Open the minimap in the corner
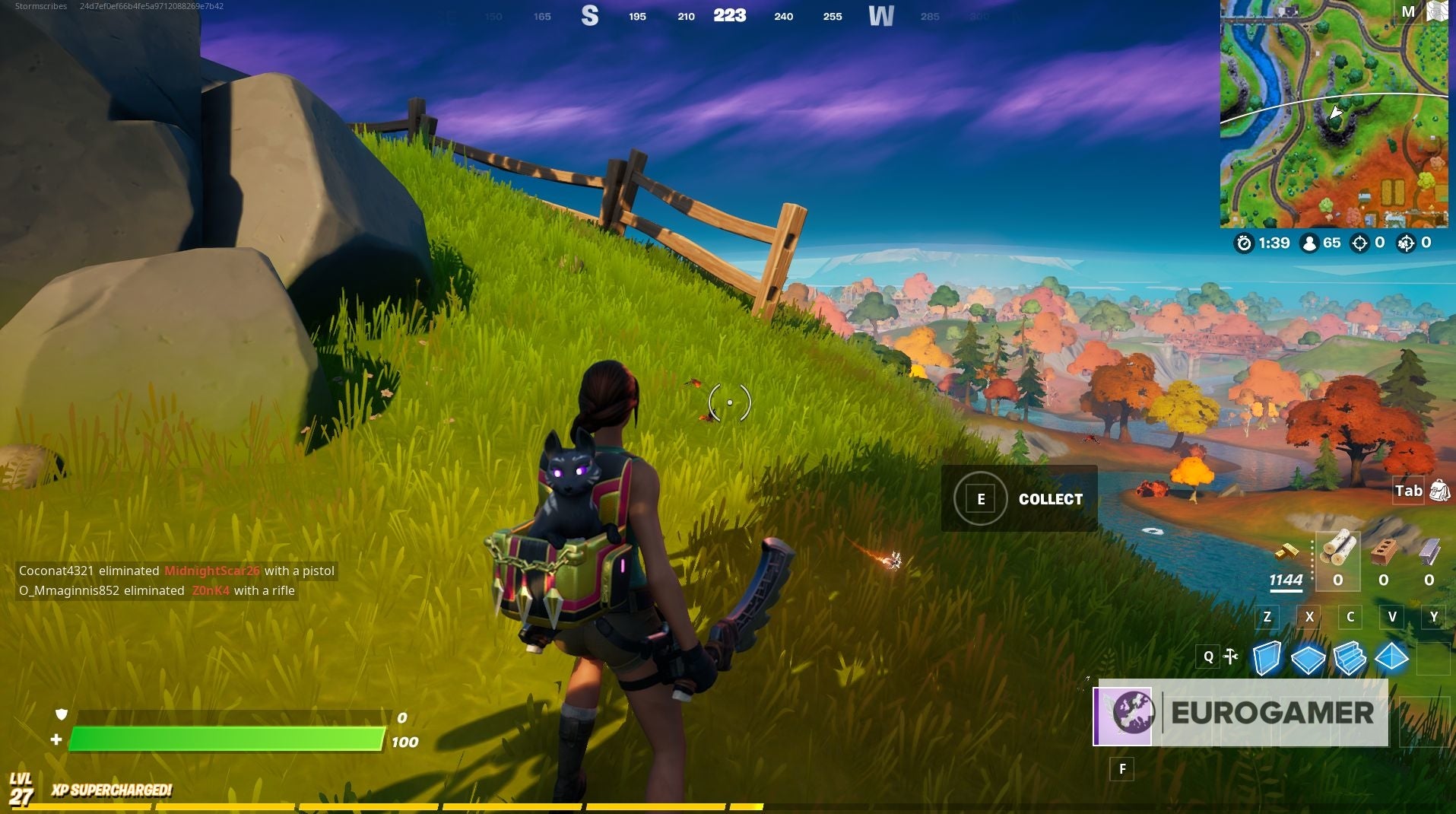 (x=1336, y=114)
